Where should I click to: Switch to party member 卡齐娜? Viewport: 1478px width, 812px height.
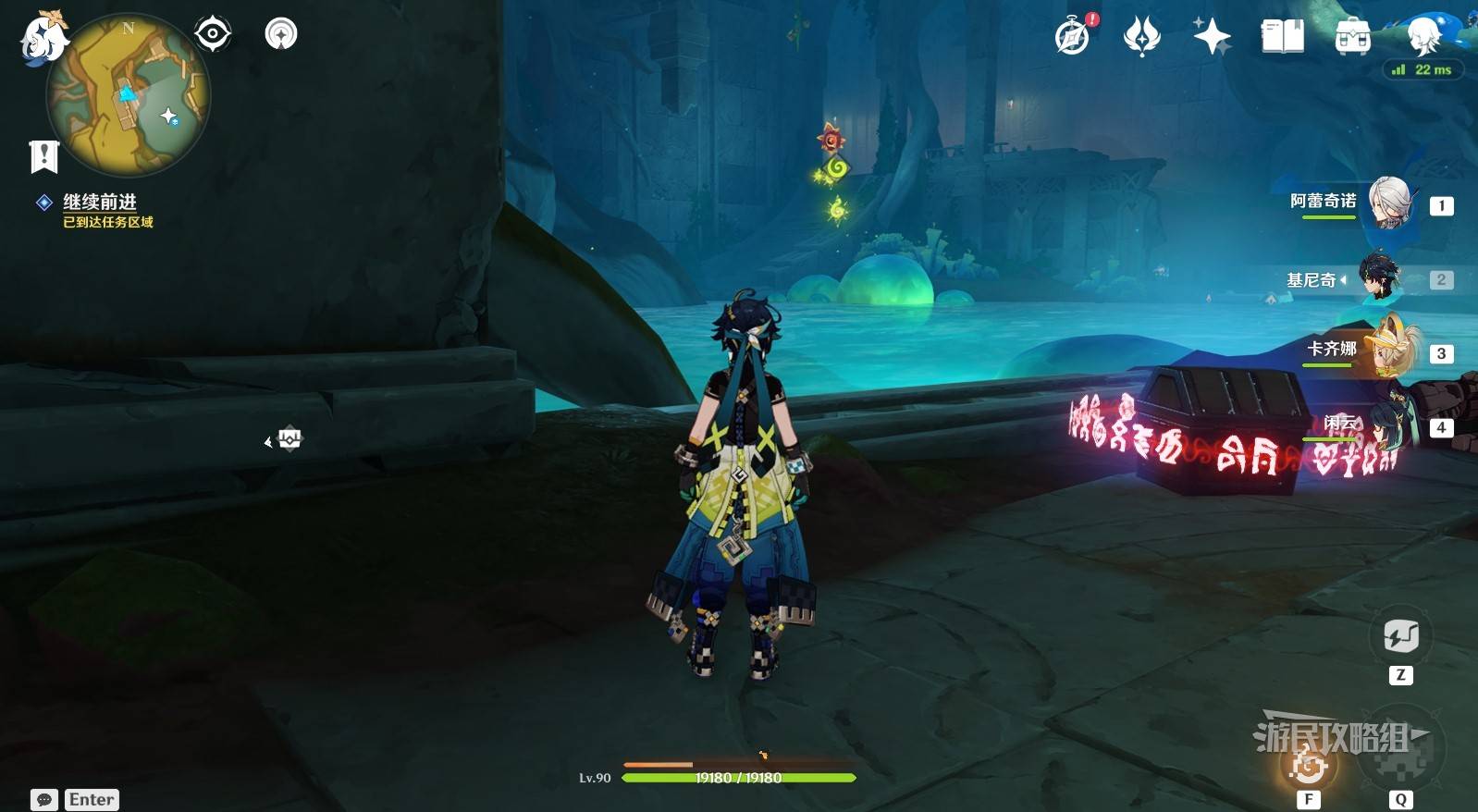point(1387,351)
